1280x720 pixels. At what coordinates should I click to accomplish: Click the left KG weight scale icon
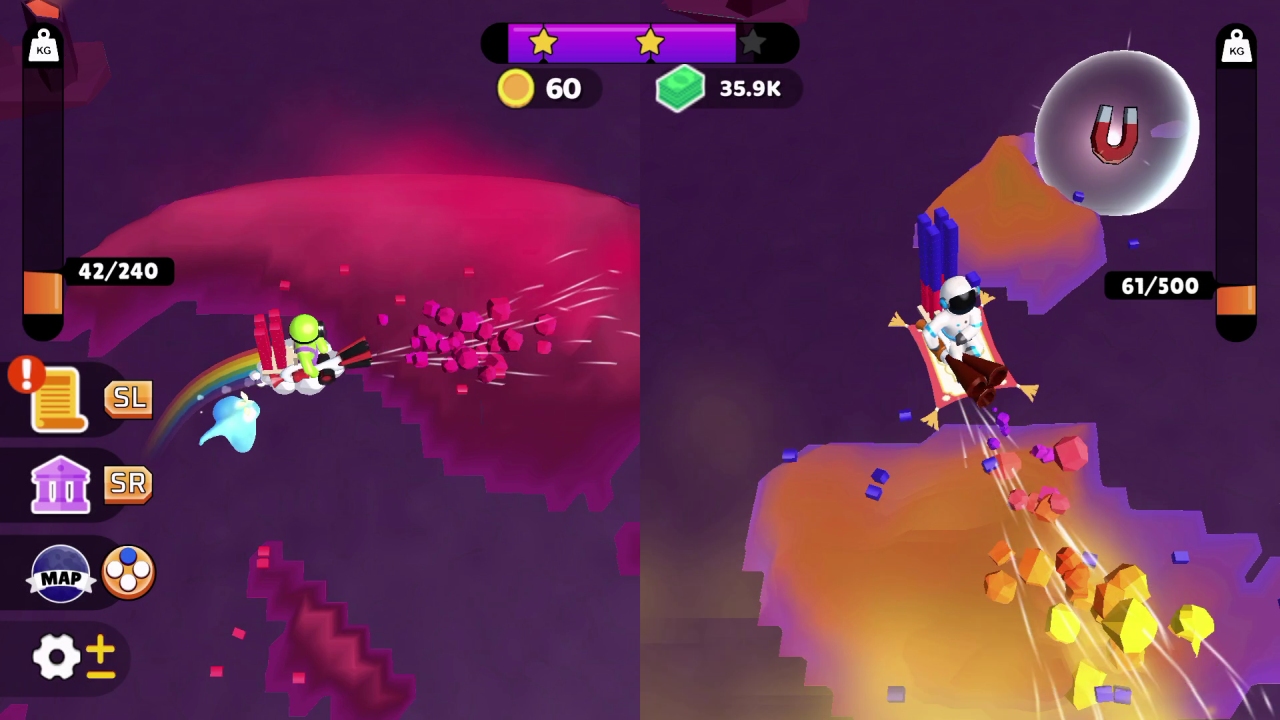(x=42, y=44)
